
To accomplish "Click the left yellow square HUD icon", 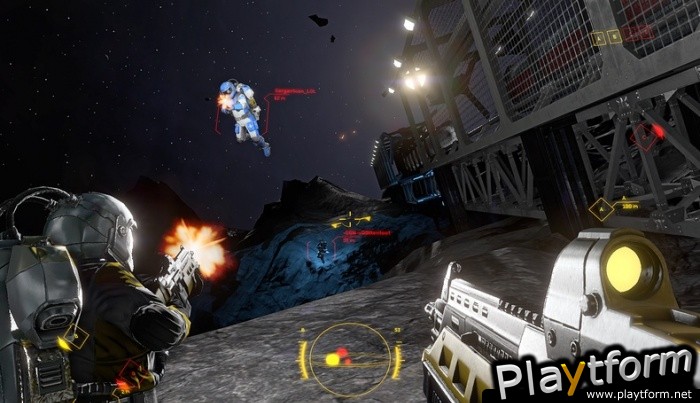I will [598, 39].
